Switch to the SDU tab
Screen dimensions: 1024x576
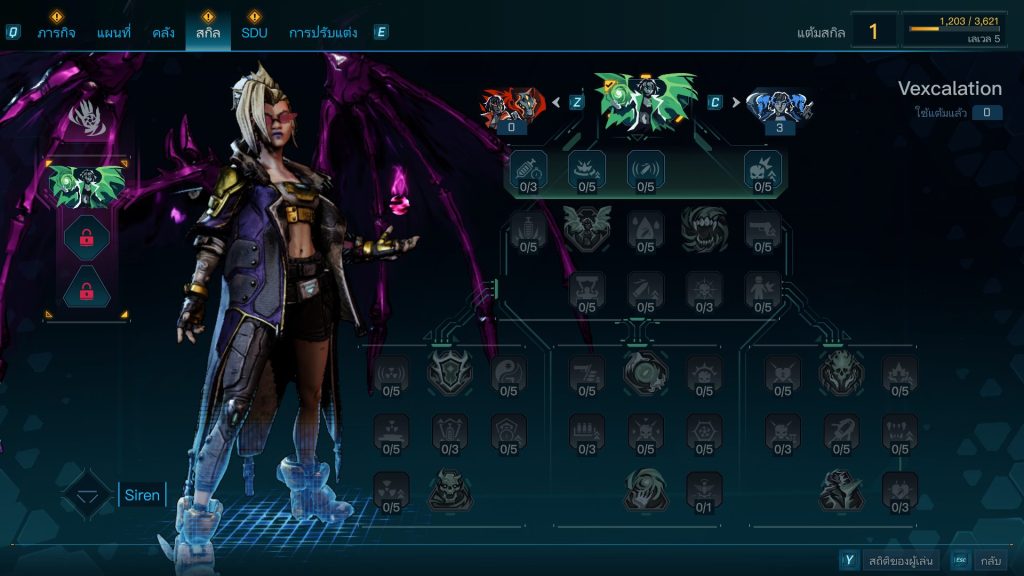click(254, 32)
